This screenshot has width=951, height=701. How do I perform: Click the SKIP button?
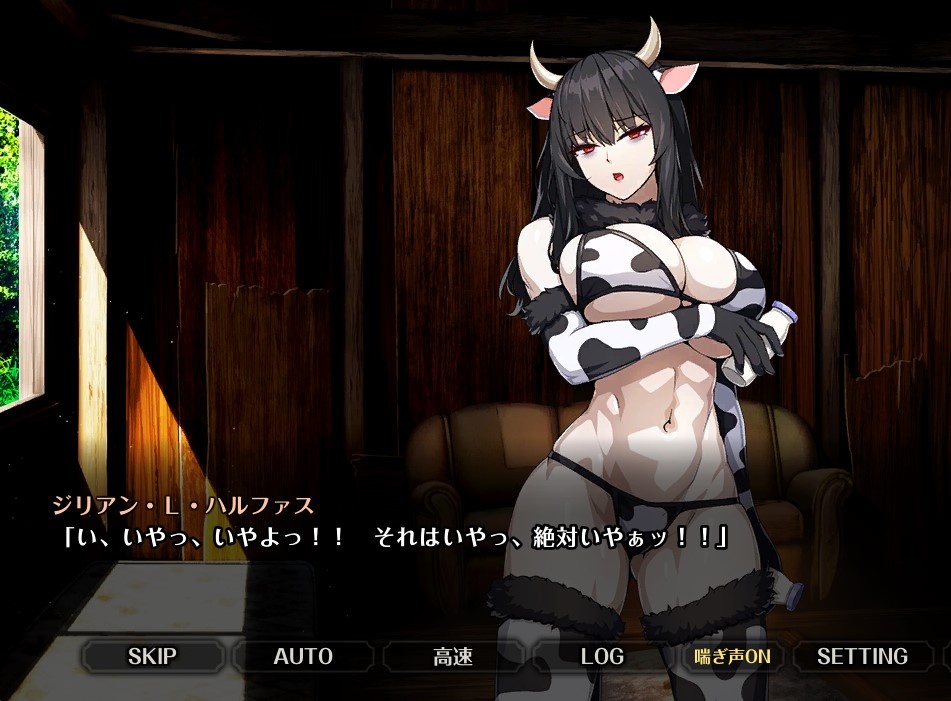point(153,657)
